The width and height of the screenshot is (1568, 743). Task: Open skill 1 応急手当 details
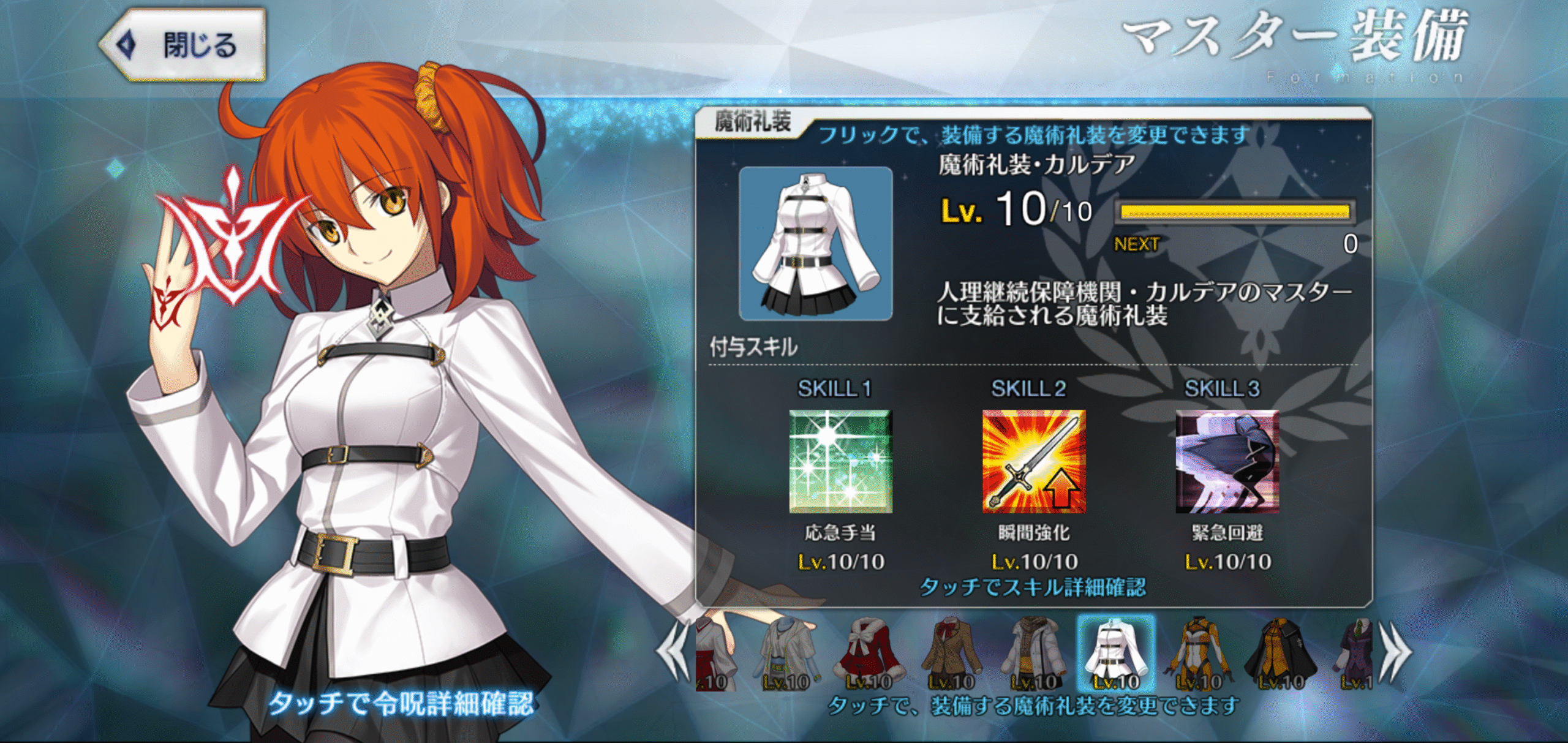840,461
